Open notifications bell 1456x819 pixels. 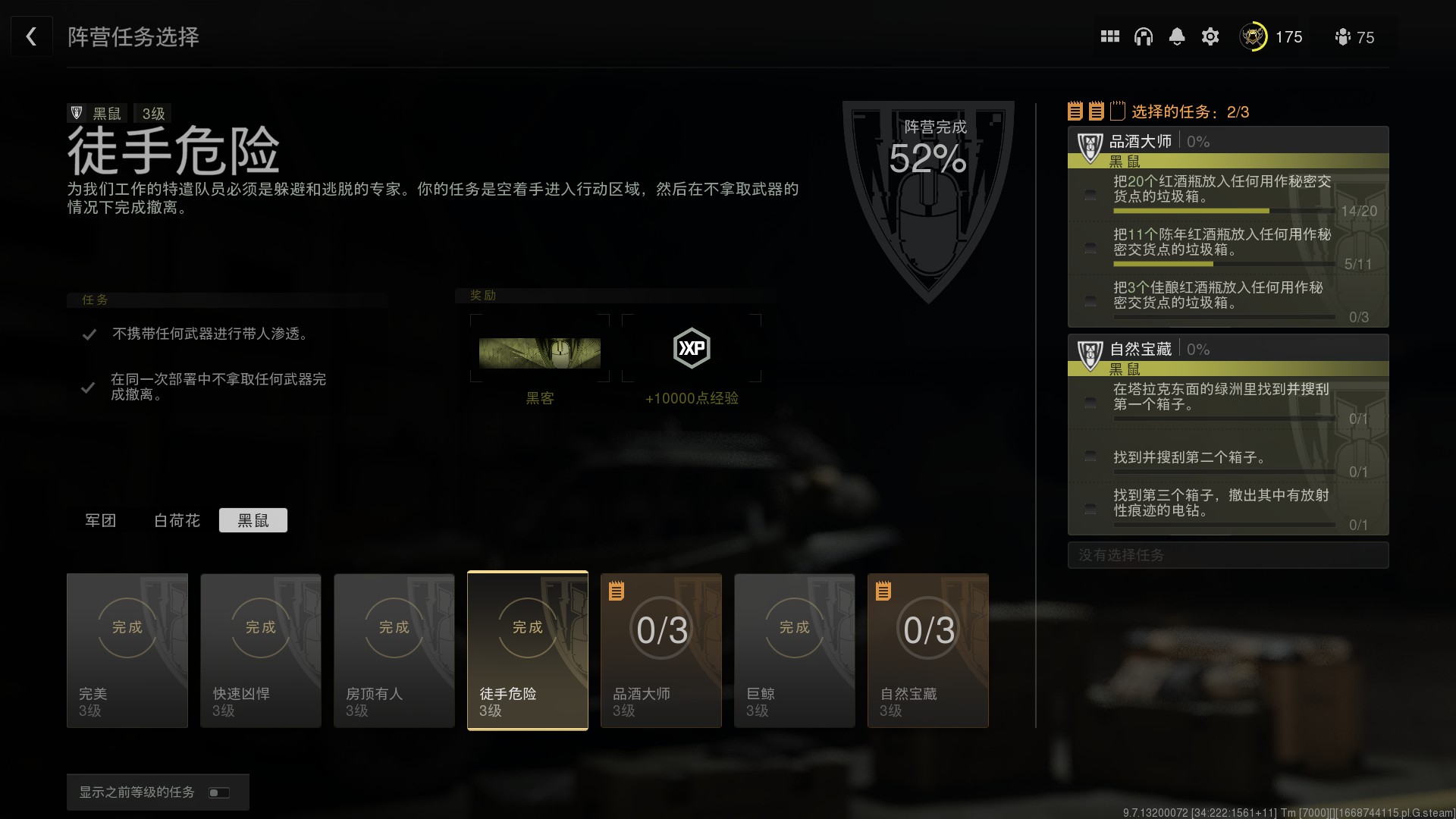(1176, 36)
